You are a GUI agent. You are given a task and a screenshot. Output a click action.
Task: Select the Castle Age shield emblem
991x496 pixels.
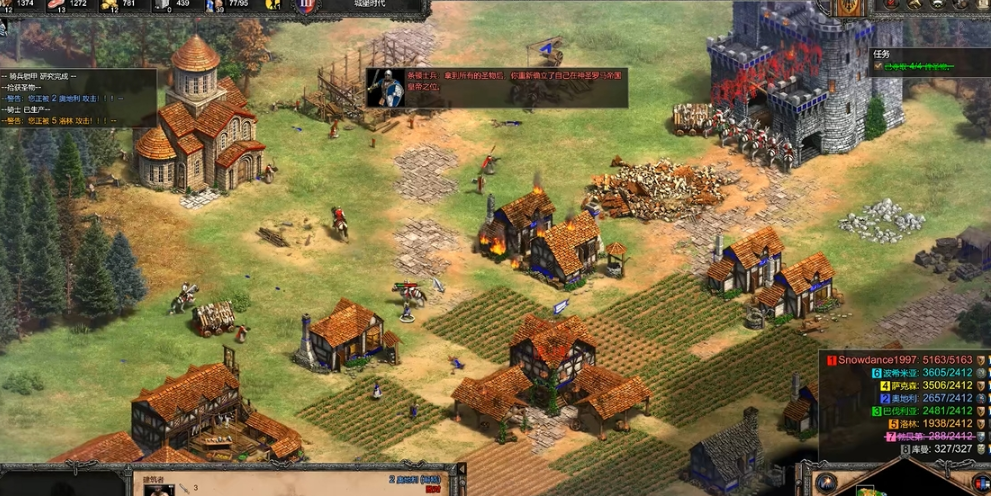click(307, 6)
